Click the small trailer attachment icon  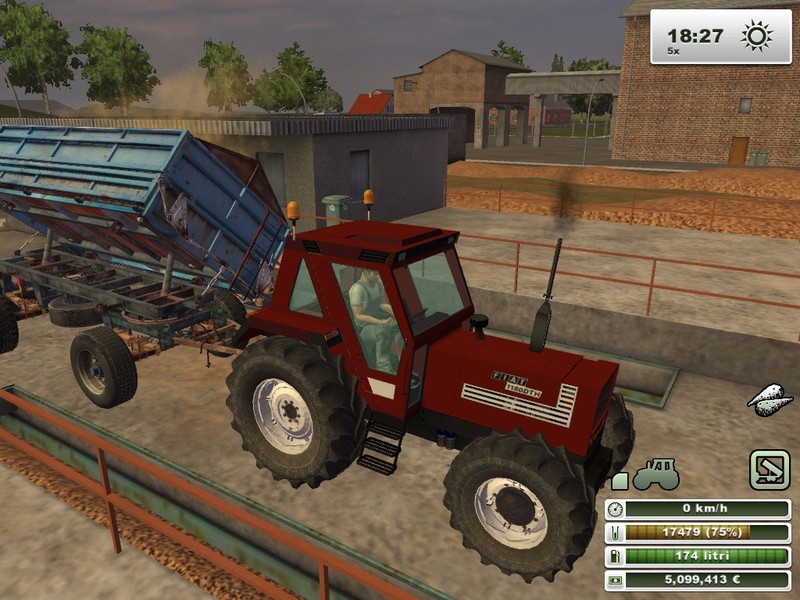click(x=620, y=481)
